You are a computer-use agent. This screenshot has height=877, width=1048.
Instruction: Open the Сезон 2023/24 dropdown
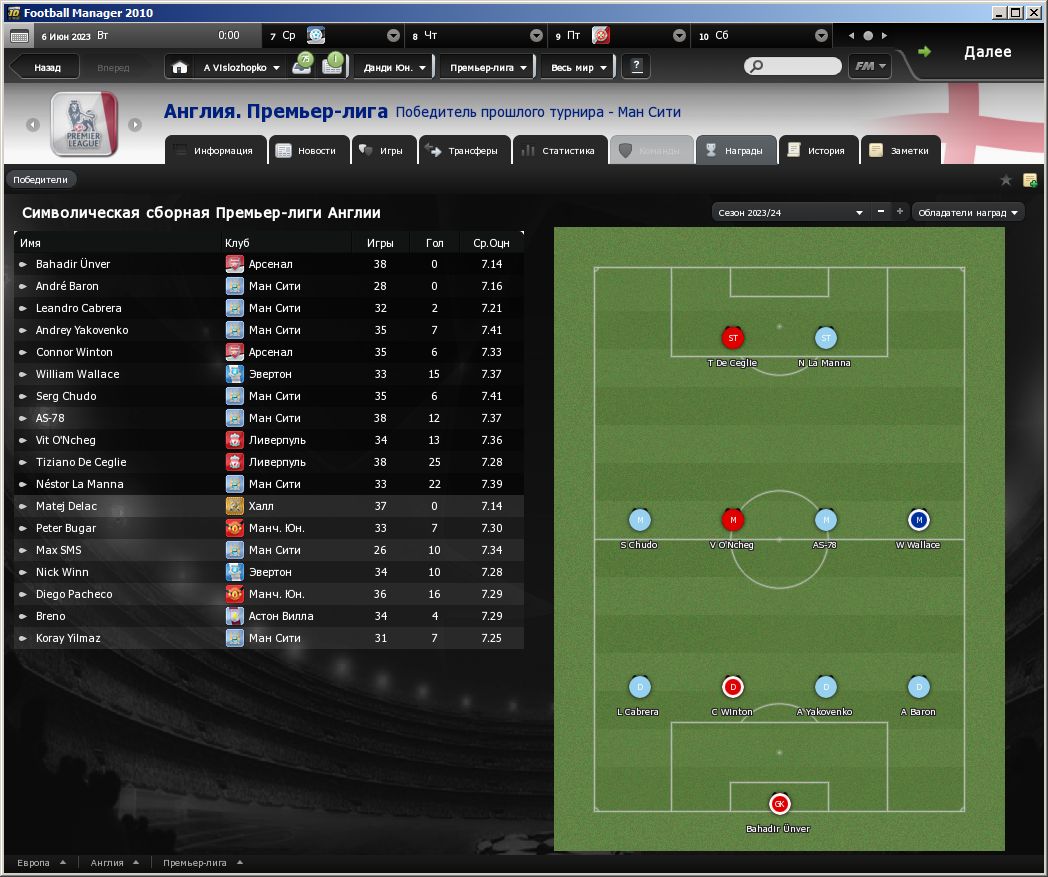[x=789, y=212]
